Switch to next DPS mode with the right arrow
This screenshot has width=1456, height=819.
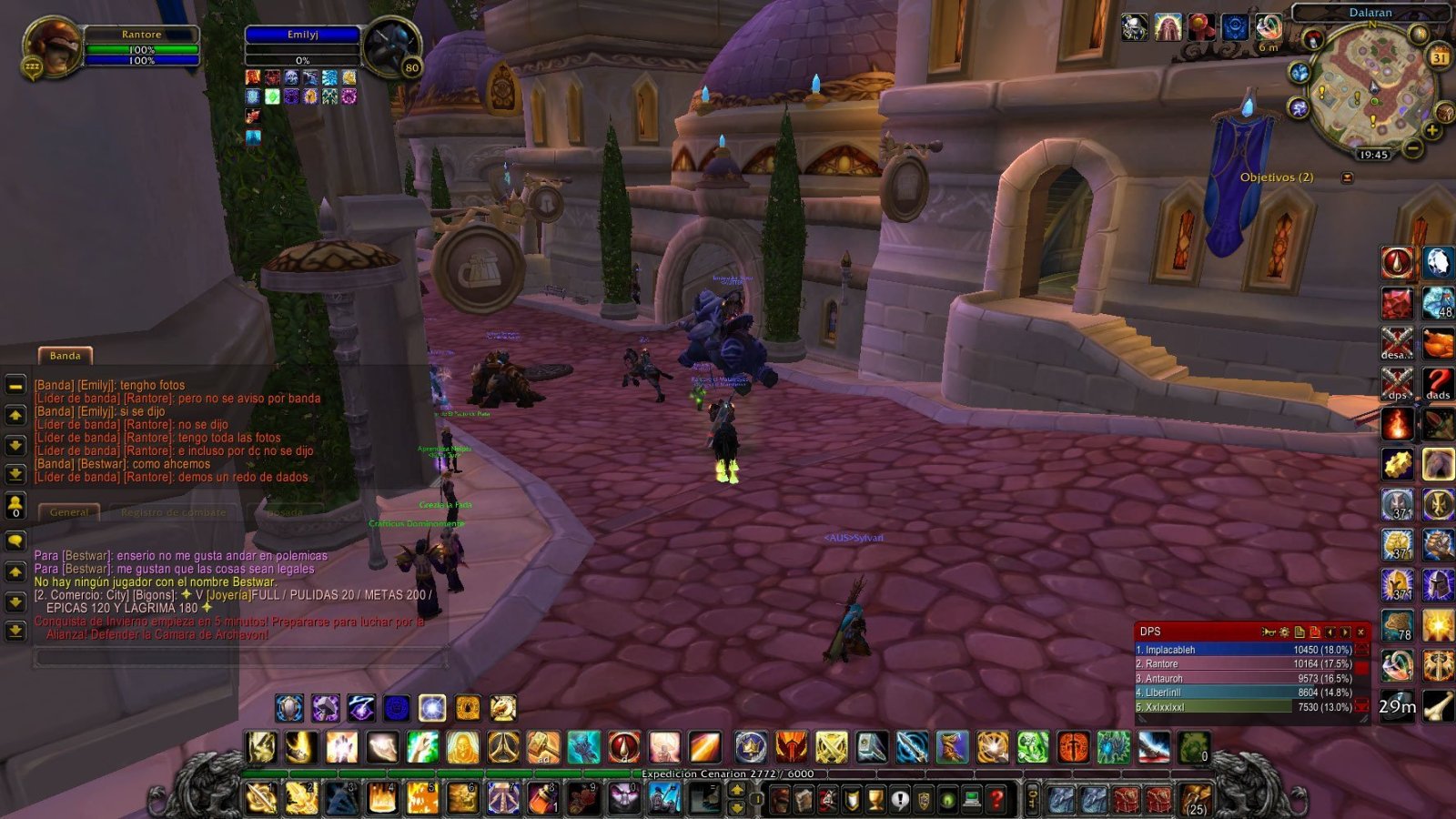click(1345, 632)
